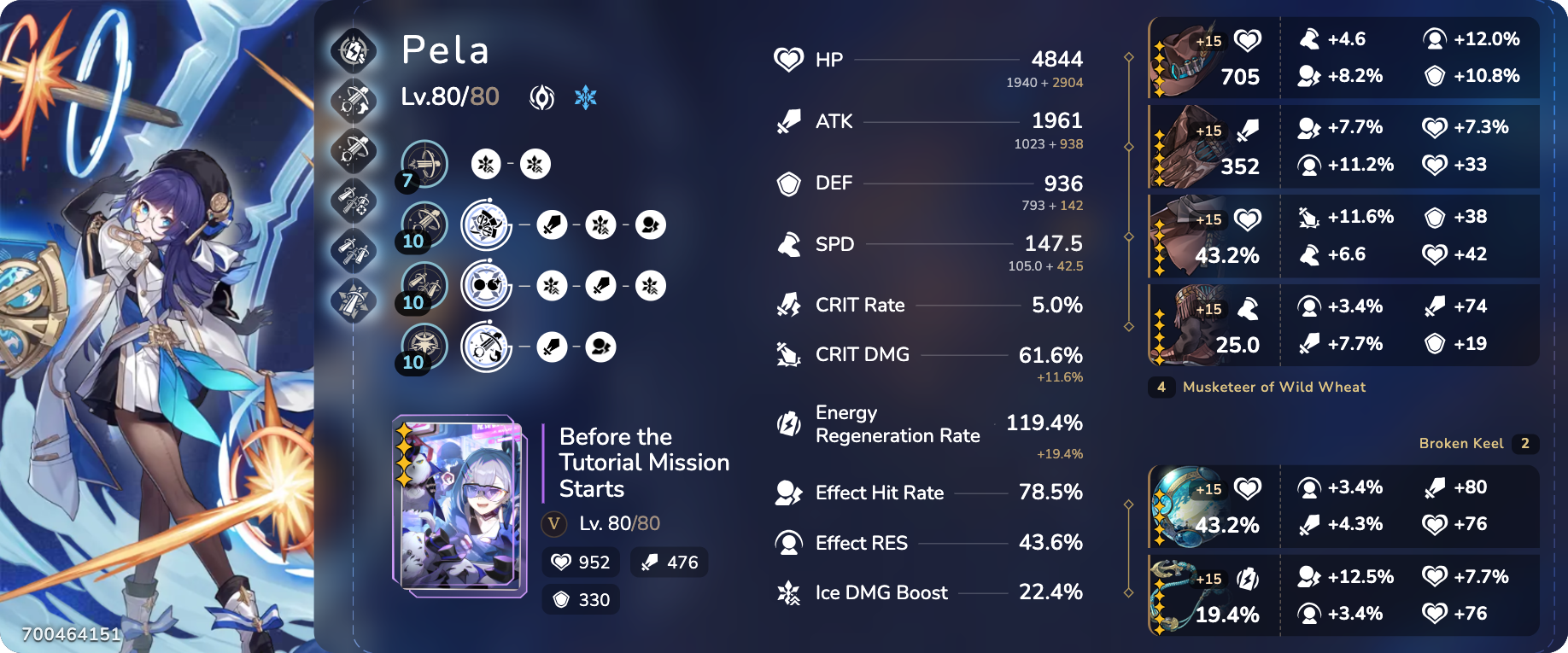The height and width of the screenshot is (653, 1568).
Task: Select the planar sphere relic under Broken Keel
Action: tap(1194, 507)
